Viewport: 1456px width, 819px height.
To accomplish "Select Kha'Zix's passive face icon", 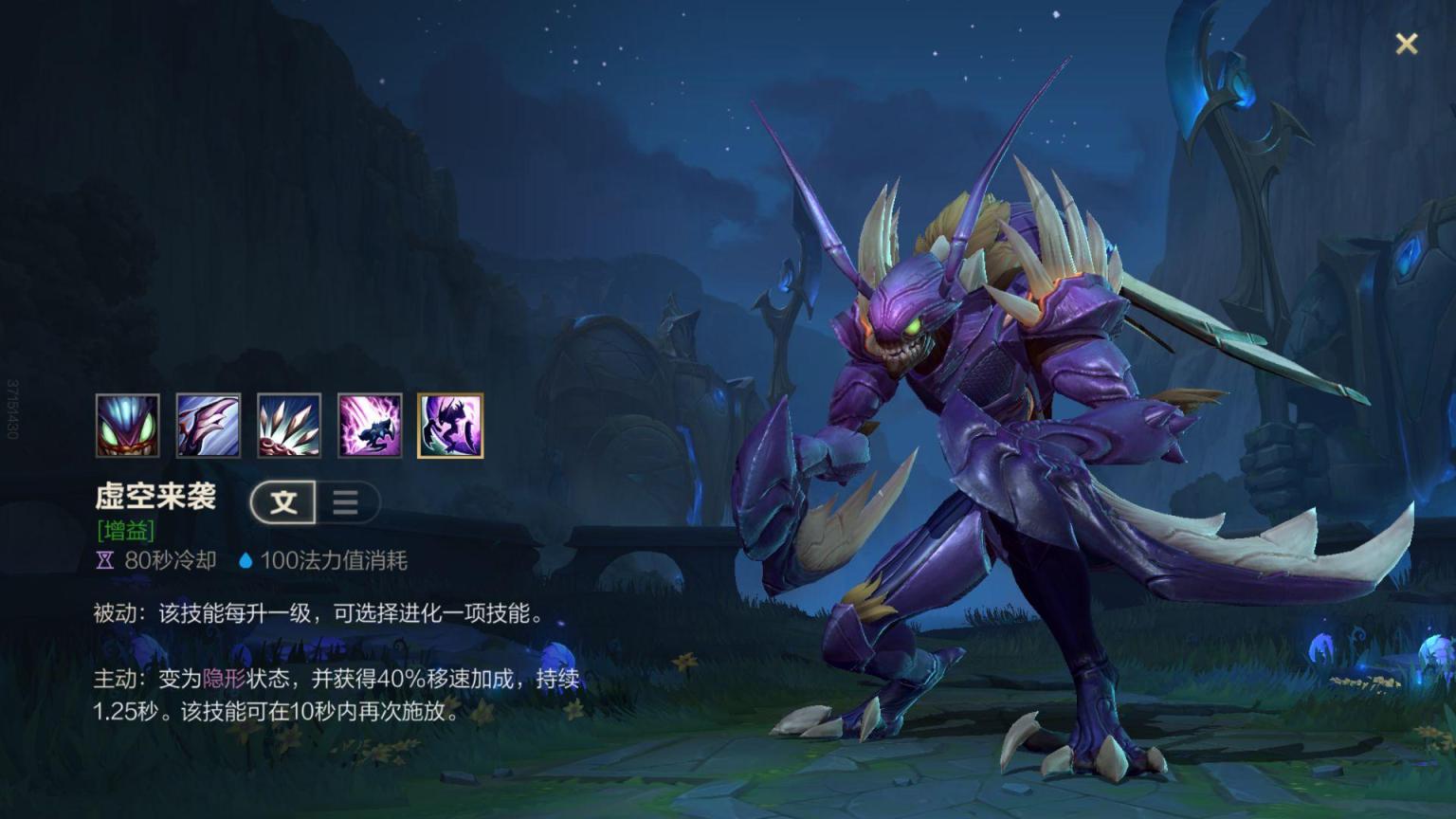I will pos(128,426).
